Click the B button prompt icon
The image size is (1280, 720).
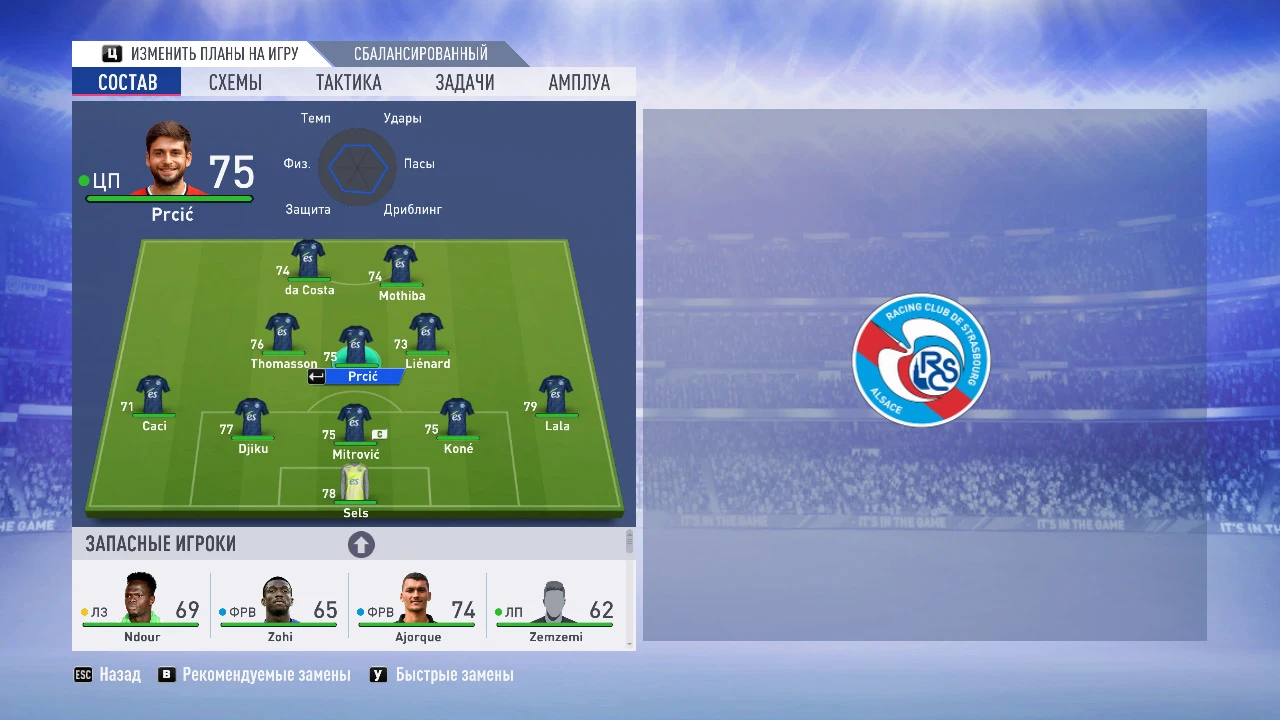[166, 674]
